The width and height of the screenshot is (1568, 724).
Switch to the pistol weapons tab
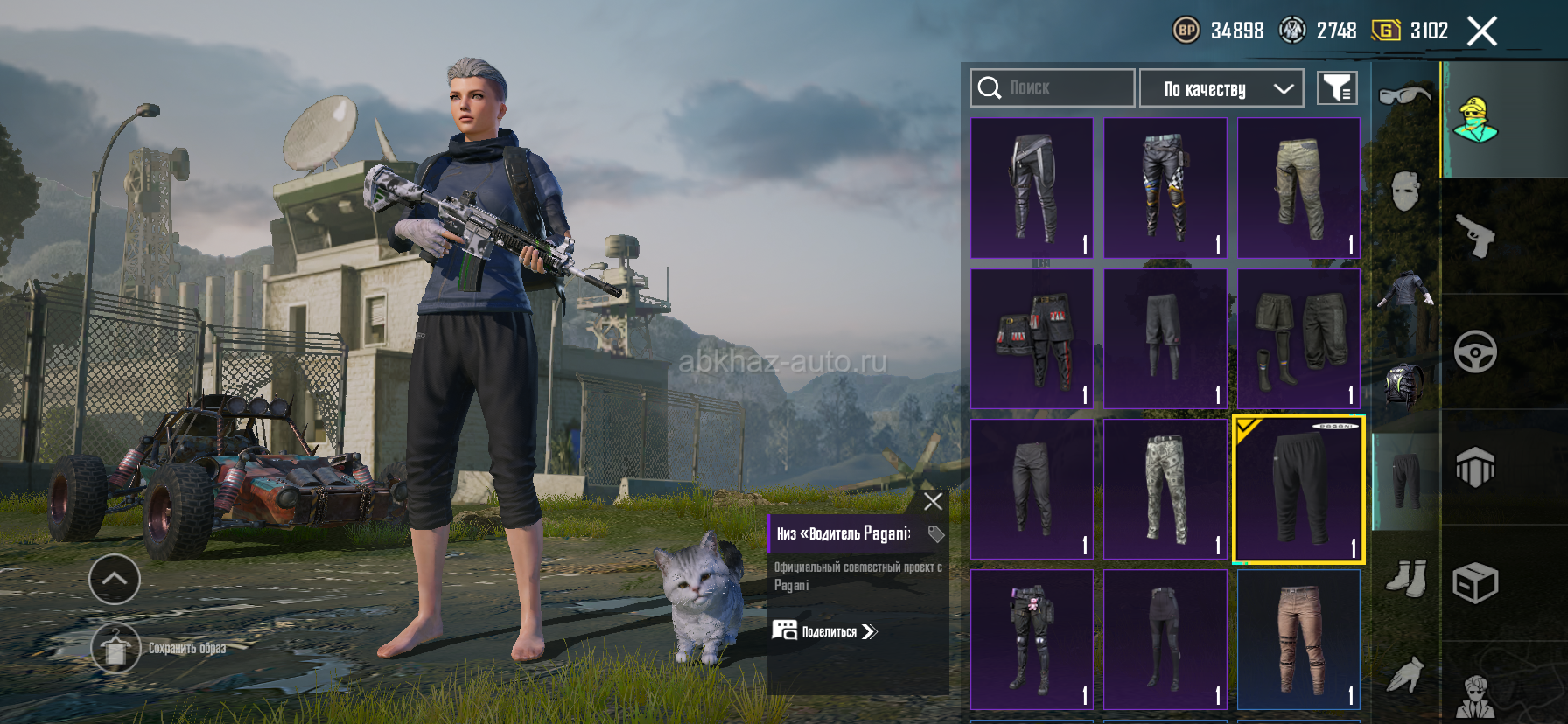click(1475, 236)
